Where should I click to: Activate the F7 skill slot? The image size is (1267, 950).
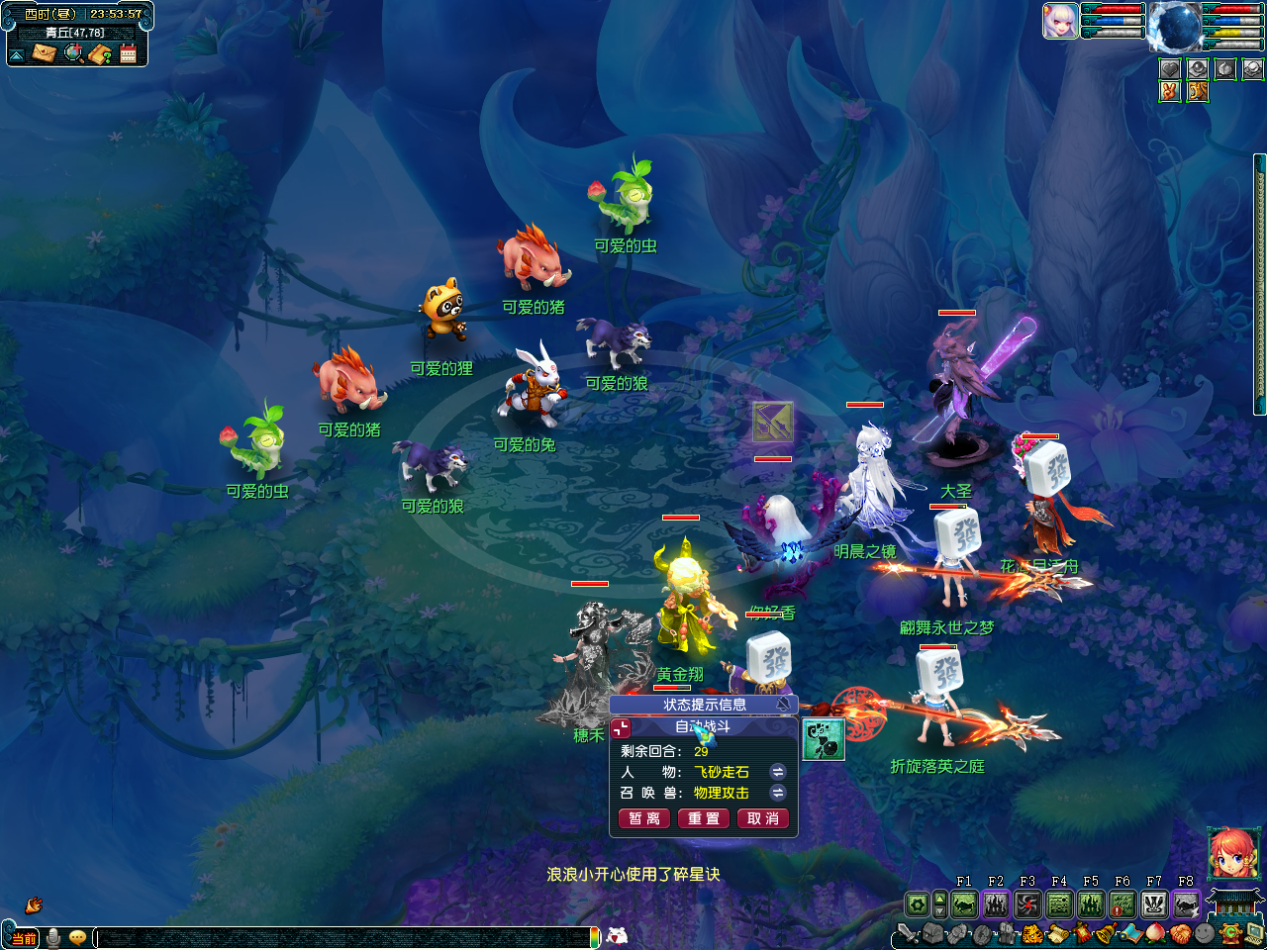(x=1154, y=904)
